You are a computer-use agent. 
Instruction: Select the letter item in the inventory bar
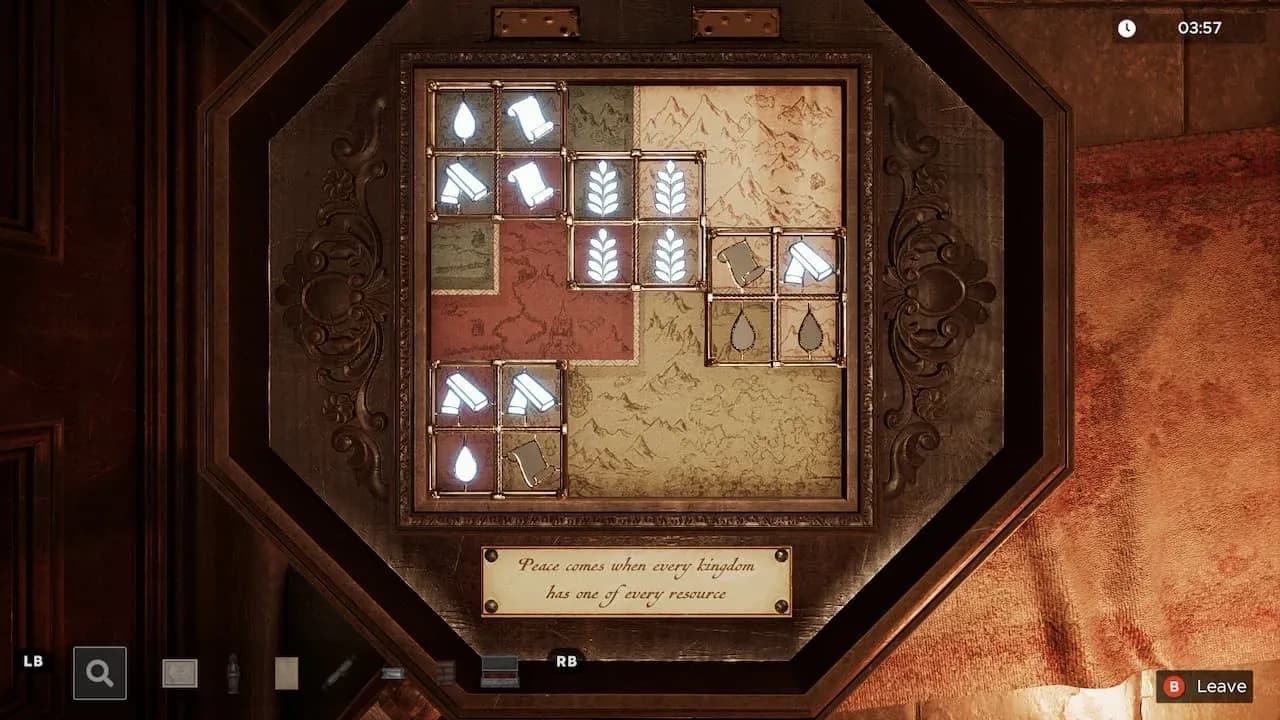(x=180, y=673)
